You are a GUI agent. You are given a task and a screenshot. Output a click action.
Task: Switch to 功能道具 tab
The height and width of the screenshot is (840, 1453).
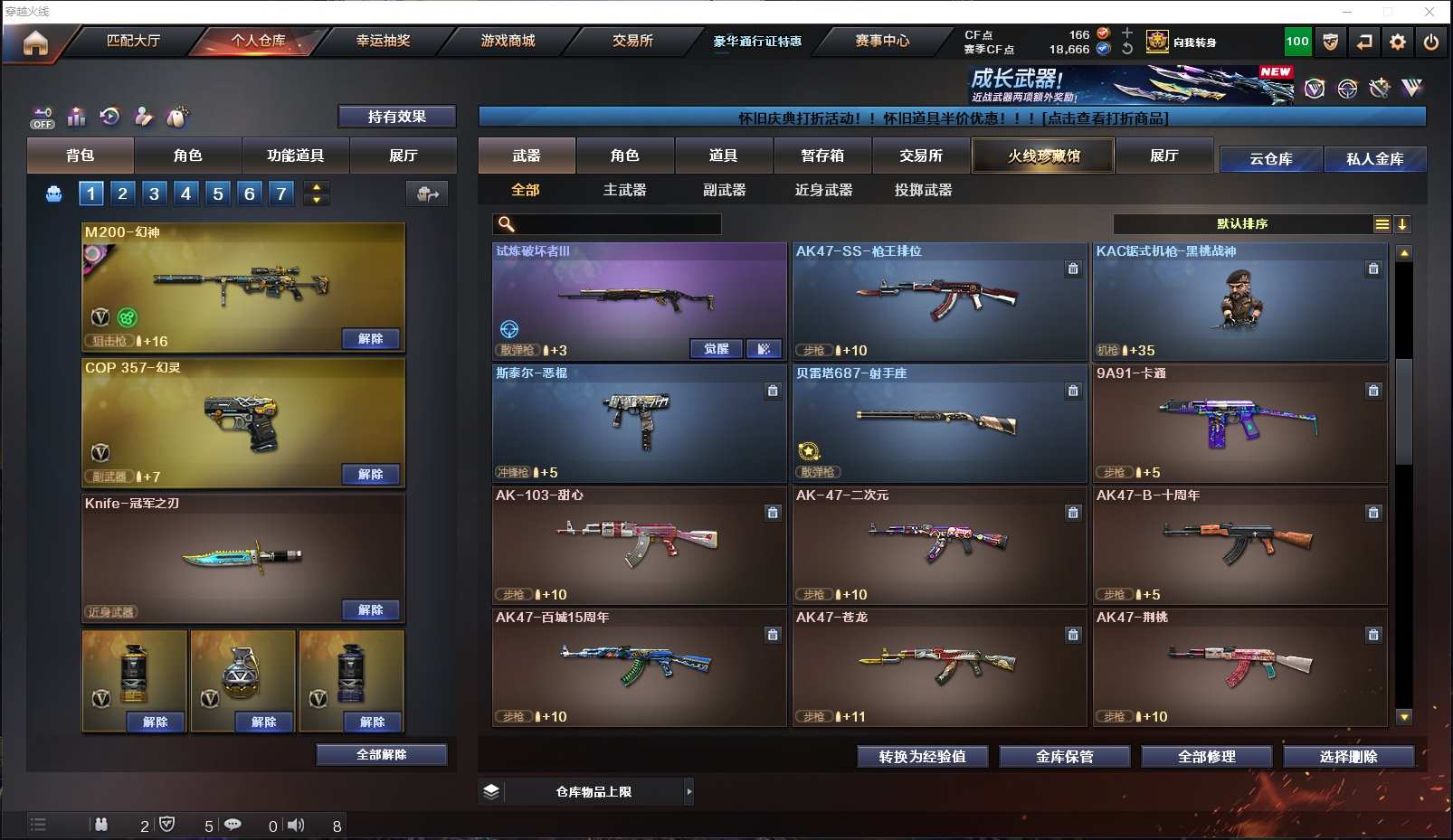[x=295, y=156]
